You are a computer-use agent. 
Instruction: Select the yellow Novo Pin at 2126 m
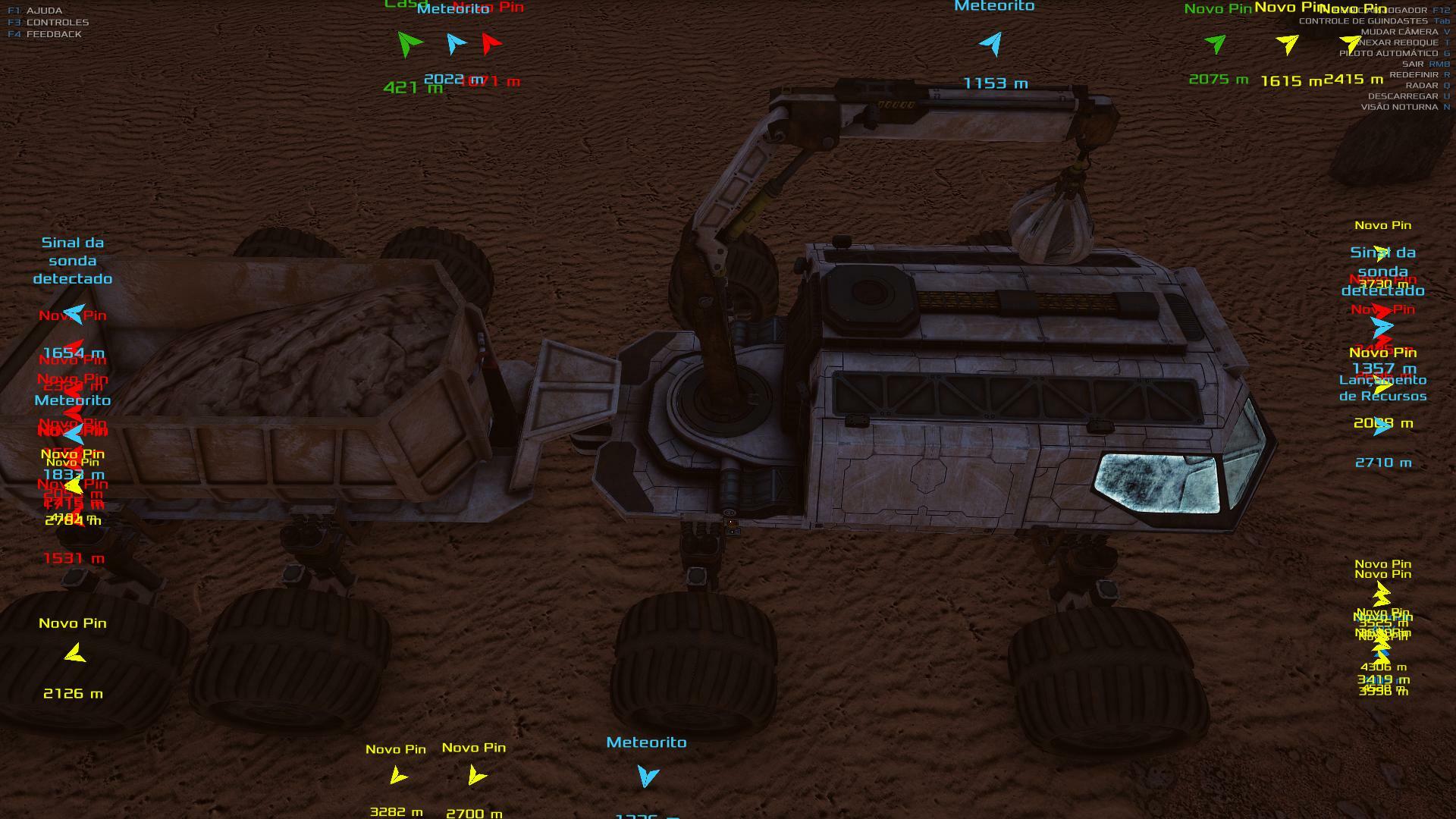click(74, 654)
